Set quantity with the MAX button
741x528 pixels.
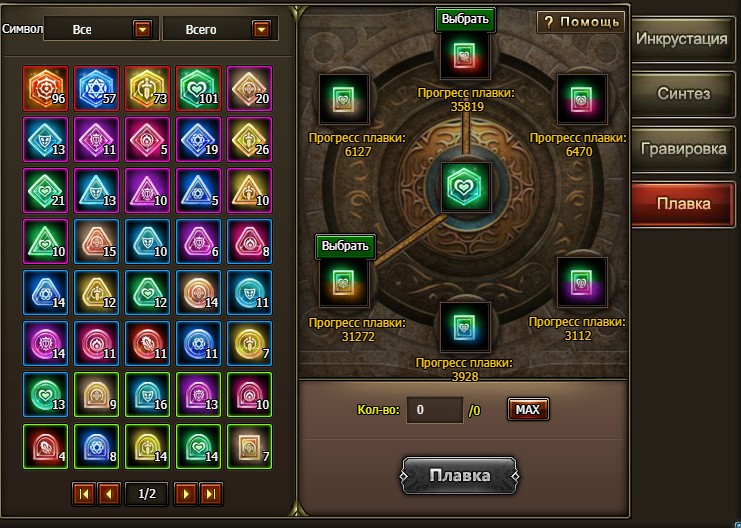pyautogui.click(x=529, y=409)
